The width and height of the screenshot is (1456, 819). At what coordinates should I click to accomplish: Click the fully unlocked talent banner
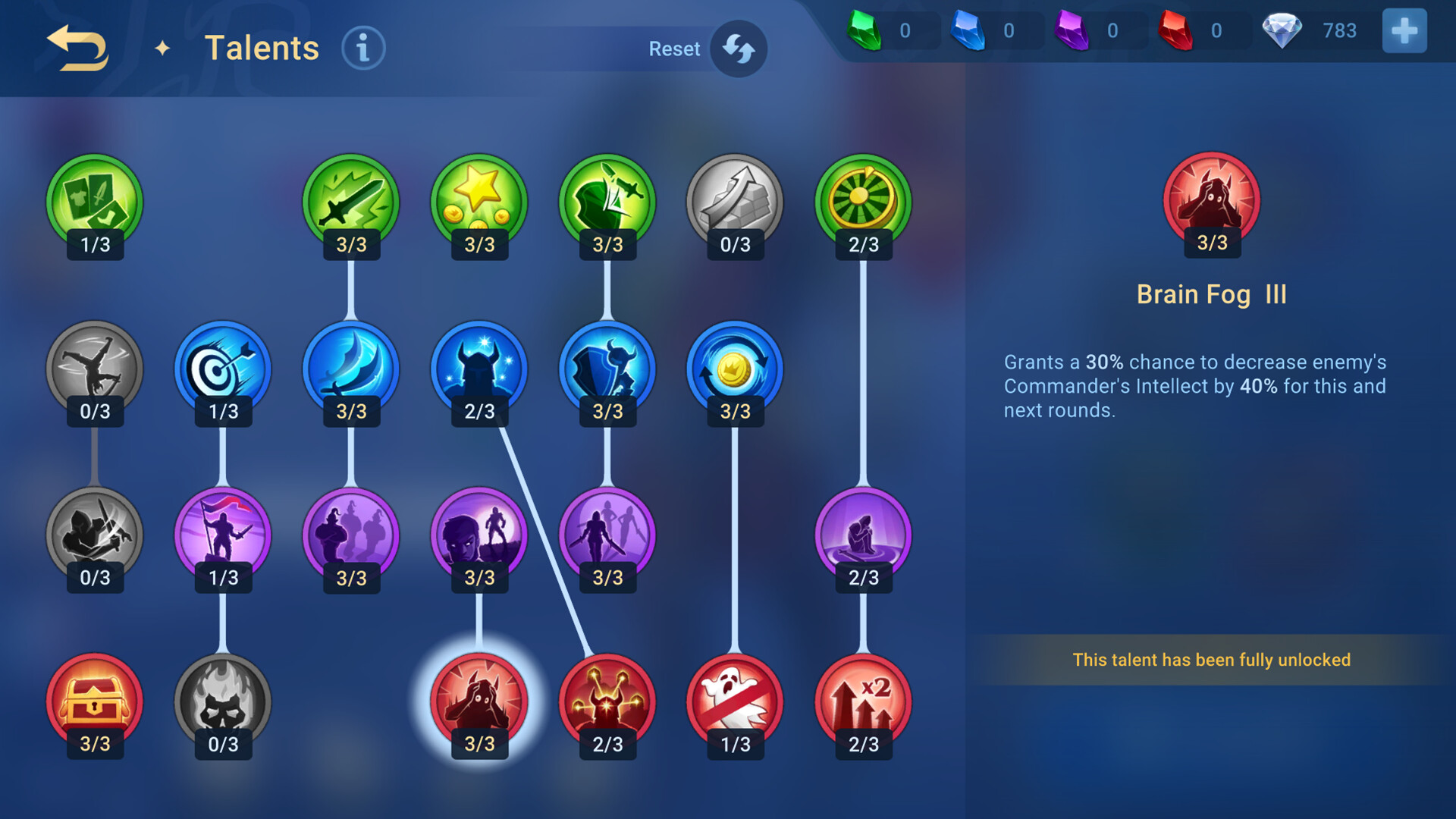pos(1211,660)
